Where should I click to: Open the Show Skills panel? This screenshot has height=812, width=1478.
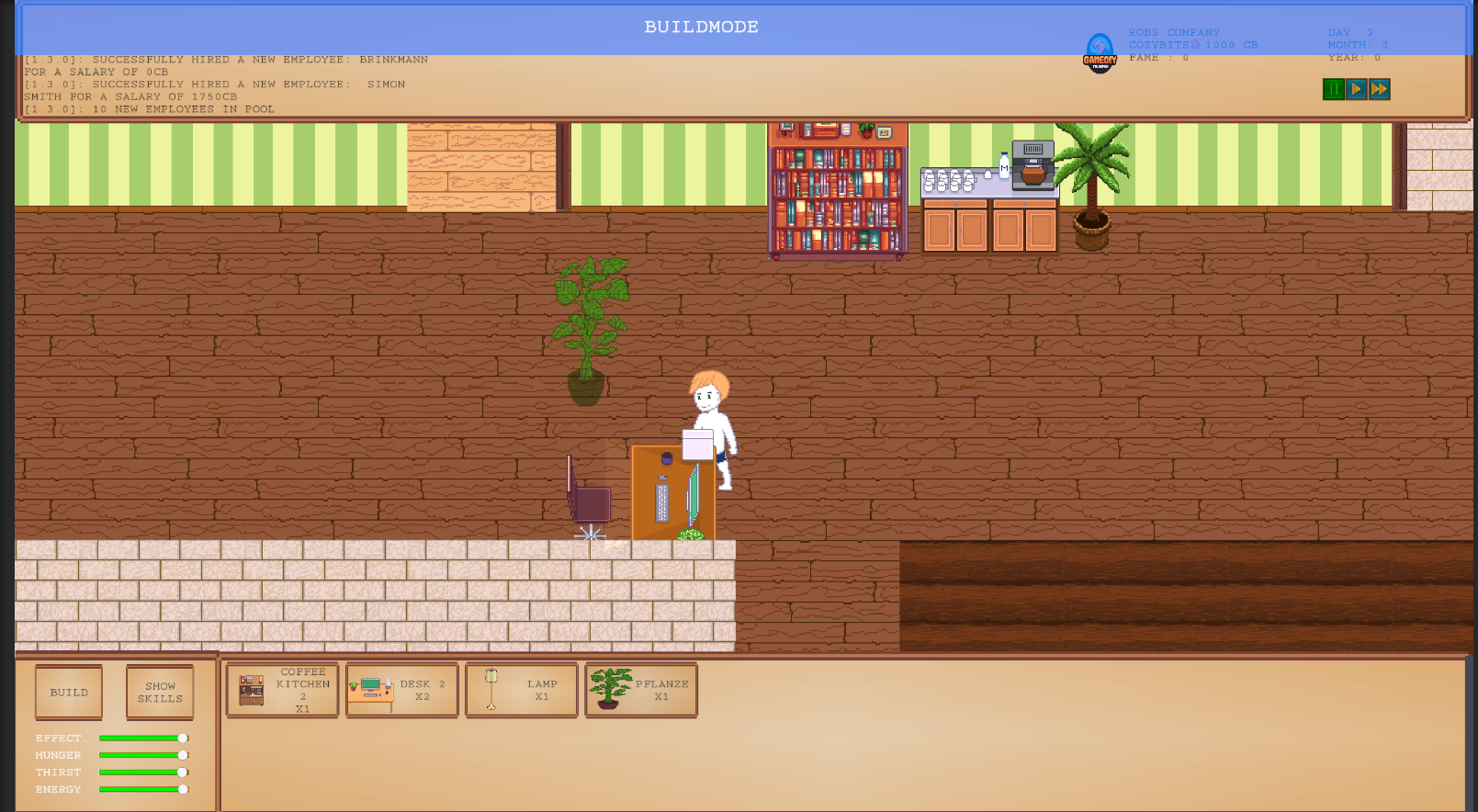(x=160, y=692)
